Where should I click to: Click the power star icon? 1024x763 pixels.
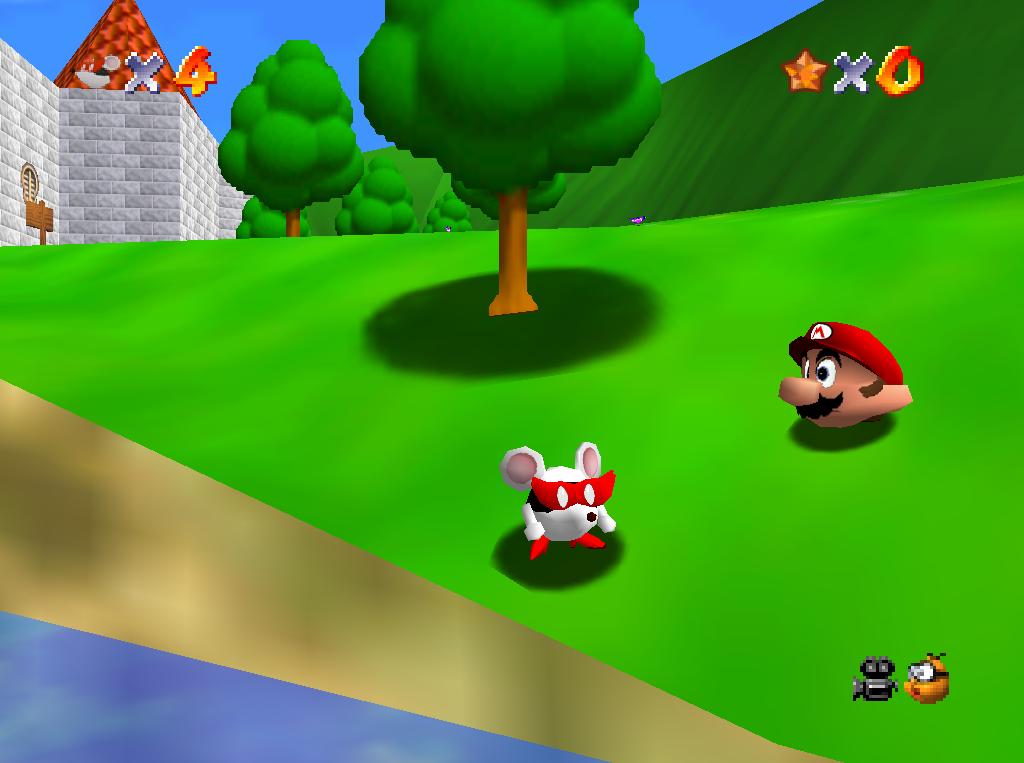[805, 71]
